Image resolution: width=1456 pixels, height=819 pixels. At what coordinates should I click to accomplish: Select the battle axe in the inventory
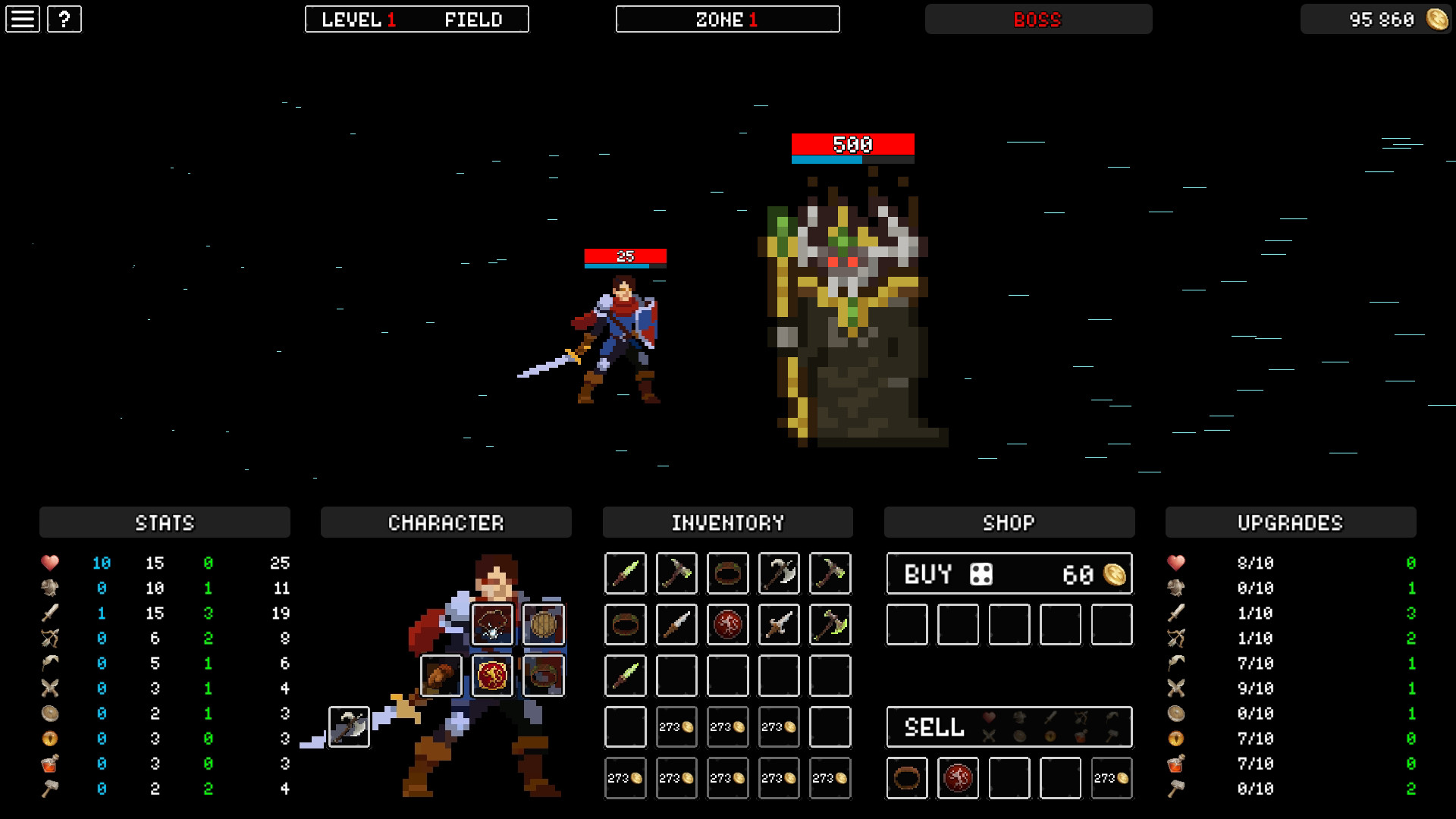pos(778,573)
